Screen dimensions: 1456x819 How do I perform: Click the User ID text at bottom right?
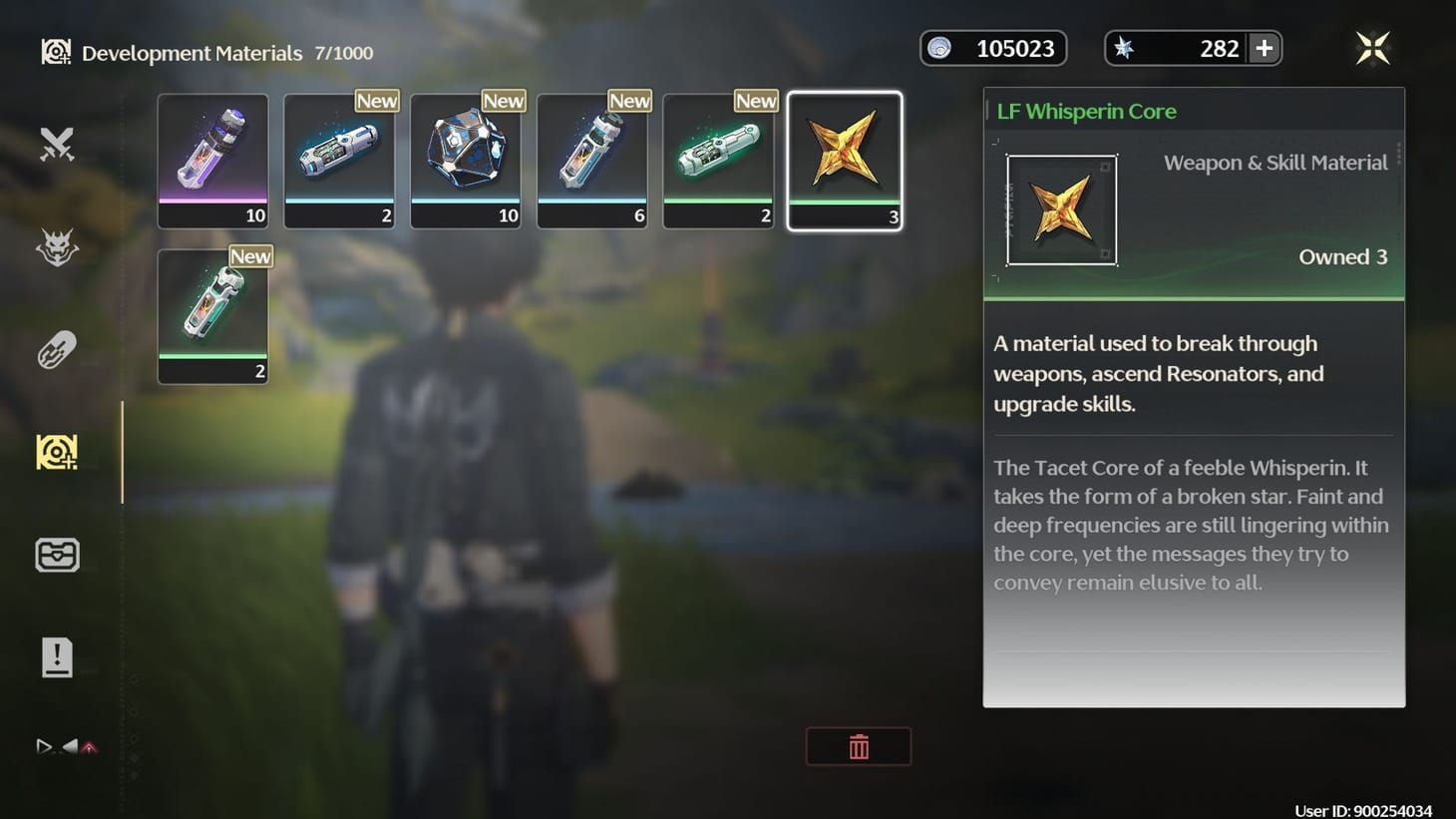[1364, 807]
